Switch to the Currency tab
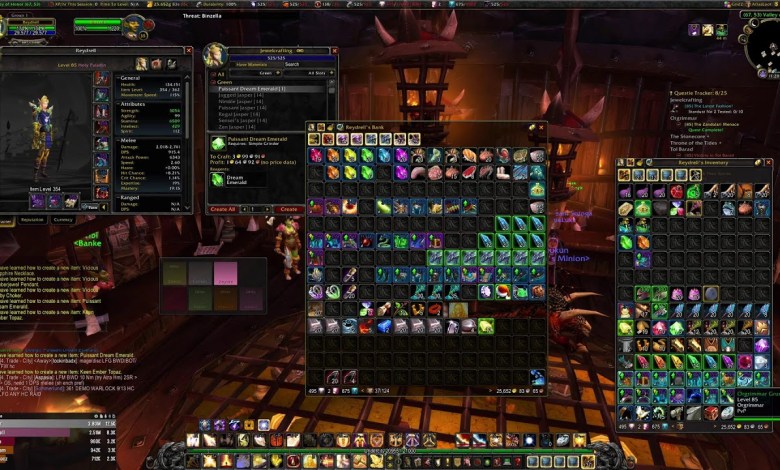 (62, 219)
